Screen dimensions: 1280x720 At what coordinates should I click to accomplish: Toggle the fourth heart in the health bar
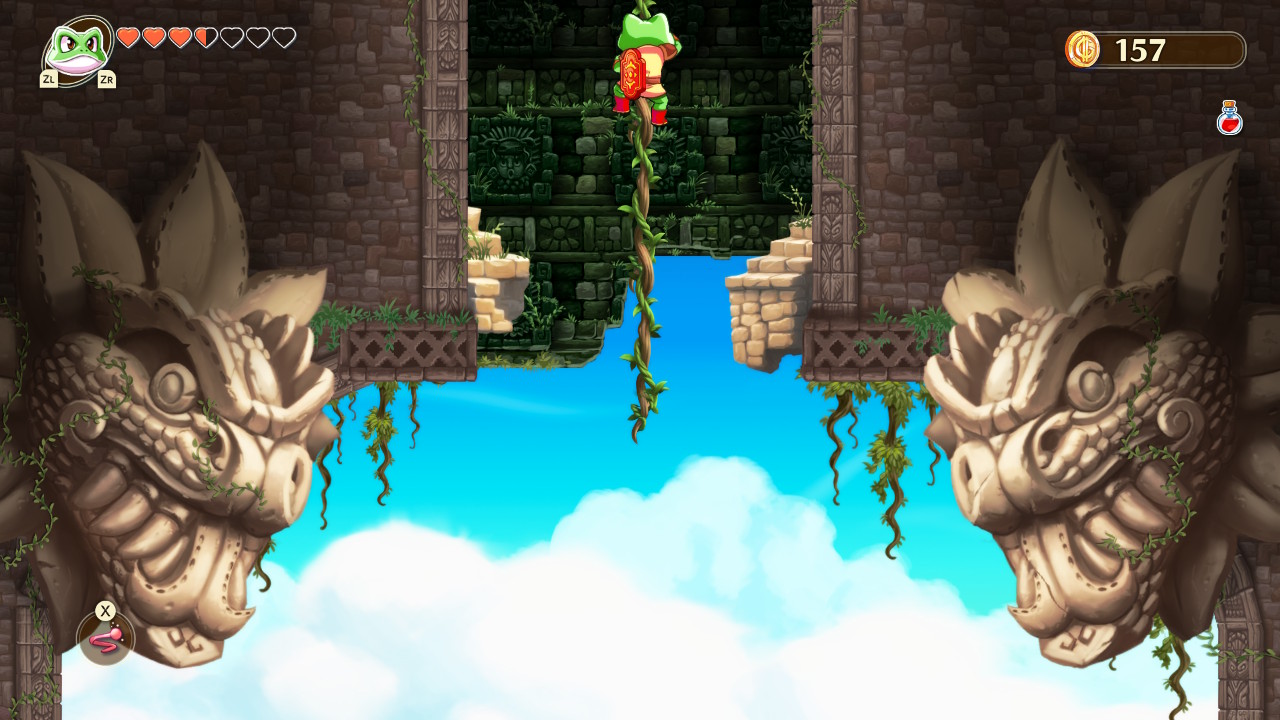(204, 37)
